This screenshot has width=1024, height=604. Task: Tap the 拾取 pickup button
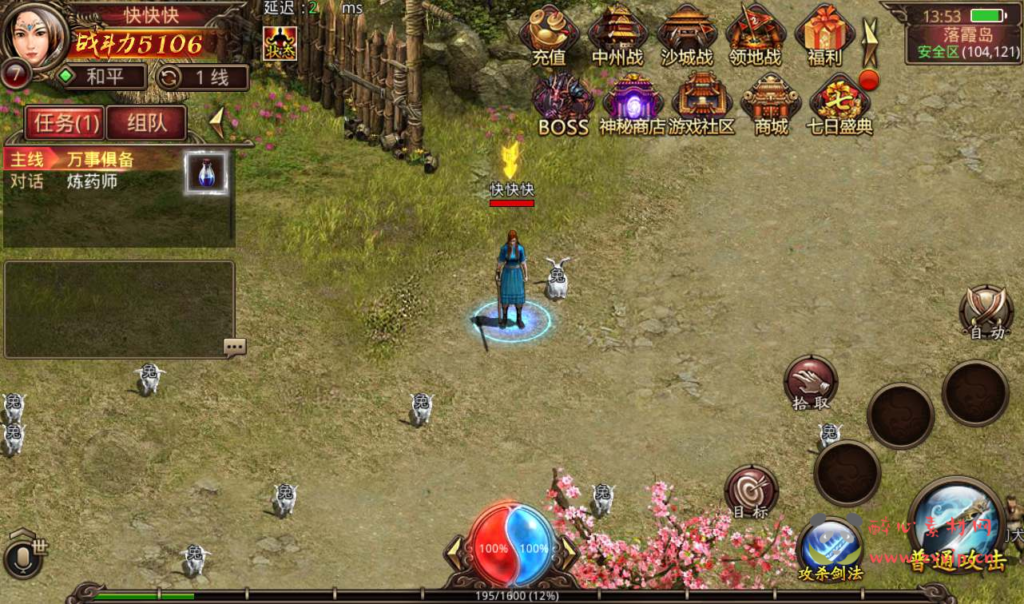(810, 381)
